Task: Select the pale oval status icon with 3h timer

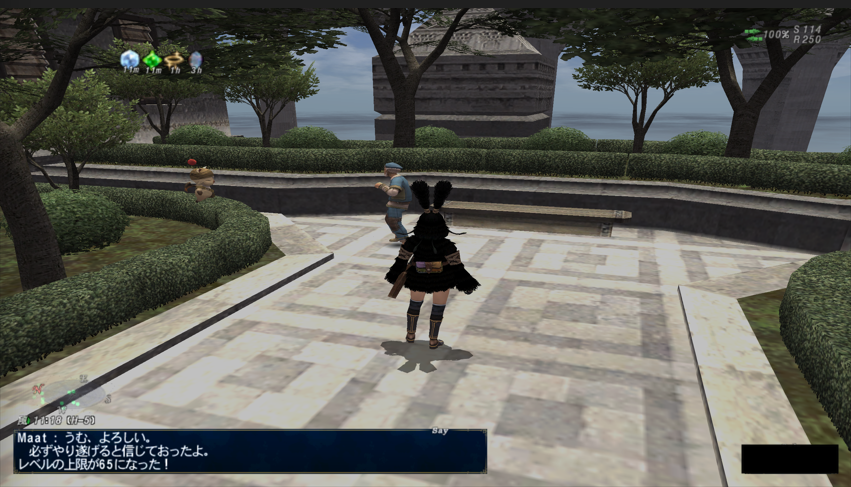Action: (195, 60)
